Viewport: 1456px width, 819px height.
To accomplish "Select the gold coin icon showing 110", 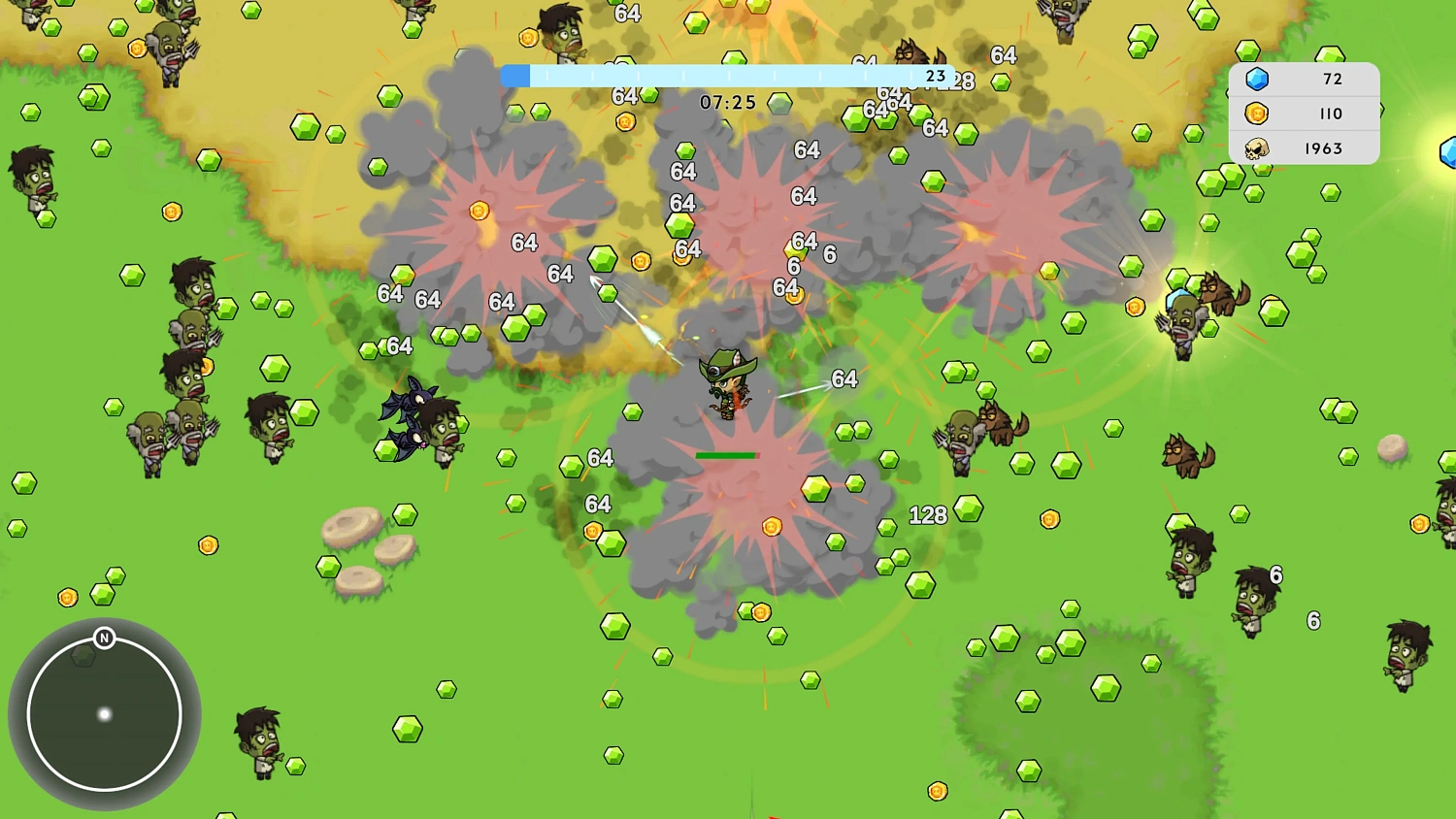I will (1258, 114).
